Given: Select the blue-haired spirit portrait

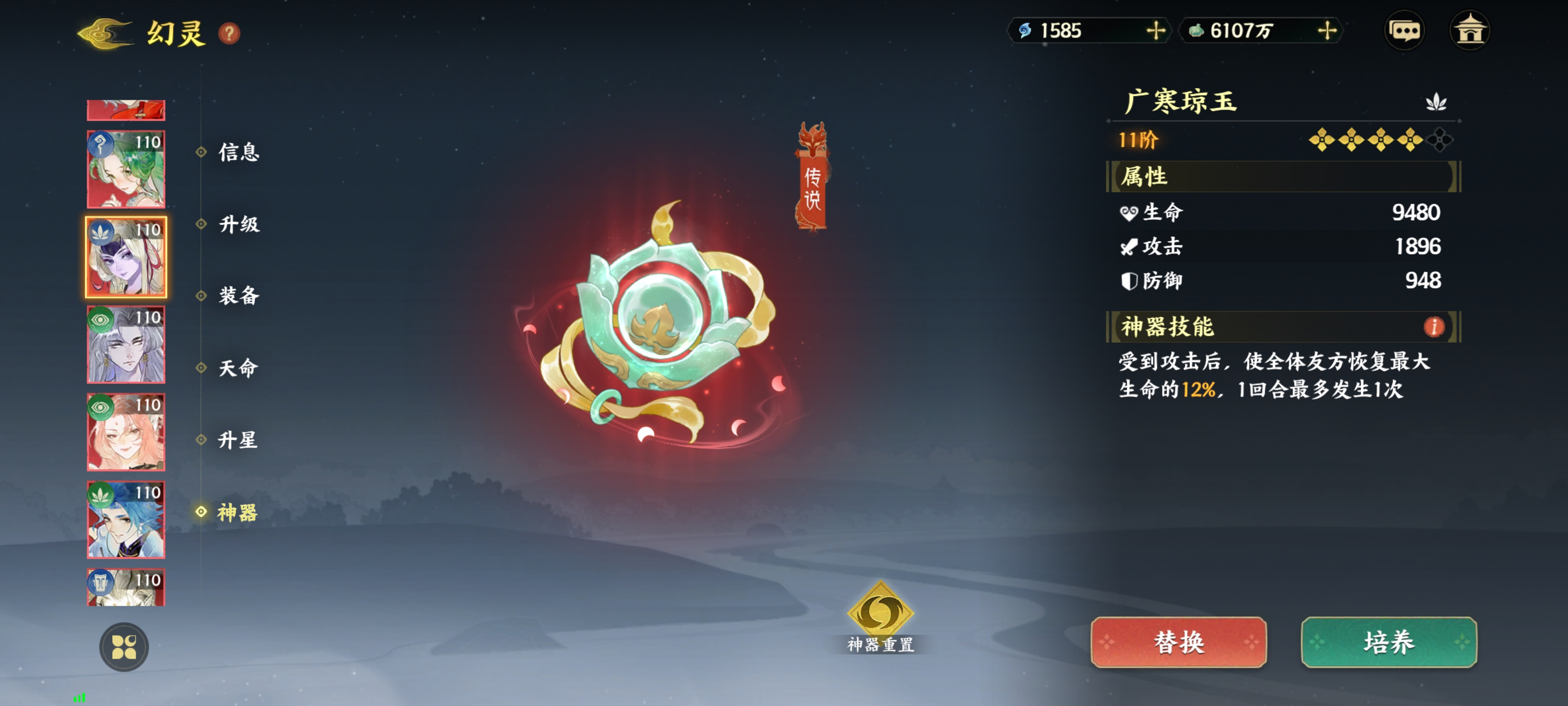Looking at the screenshot, I should tap(126, 520).
